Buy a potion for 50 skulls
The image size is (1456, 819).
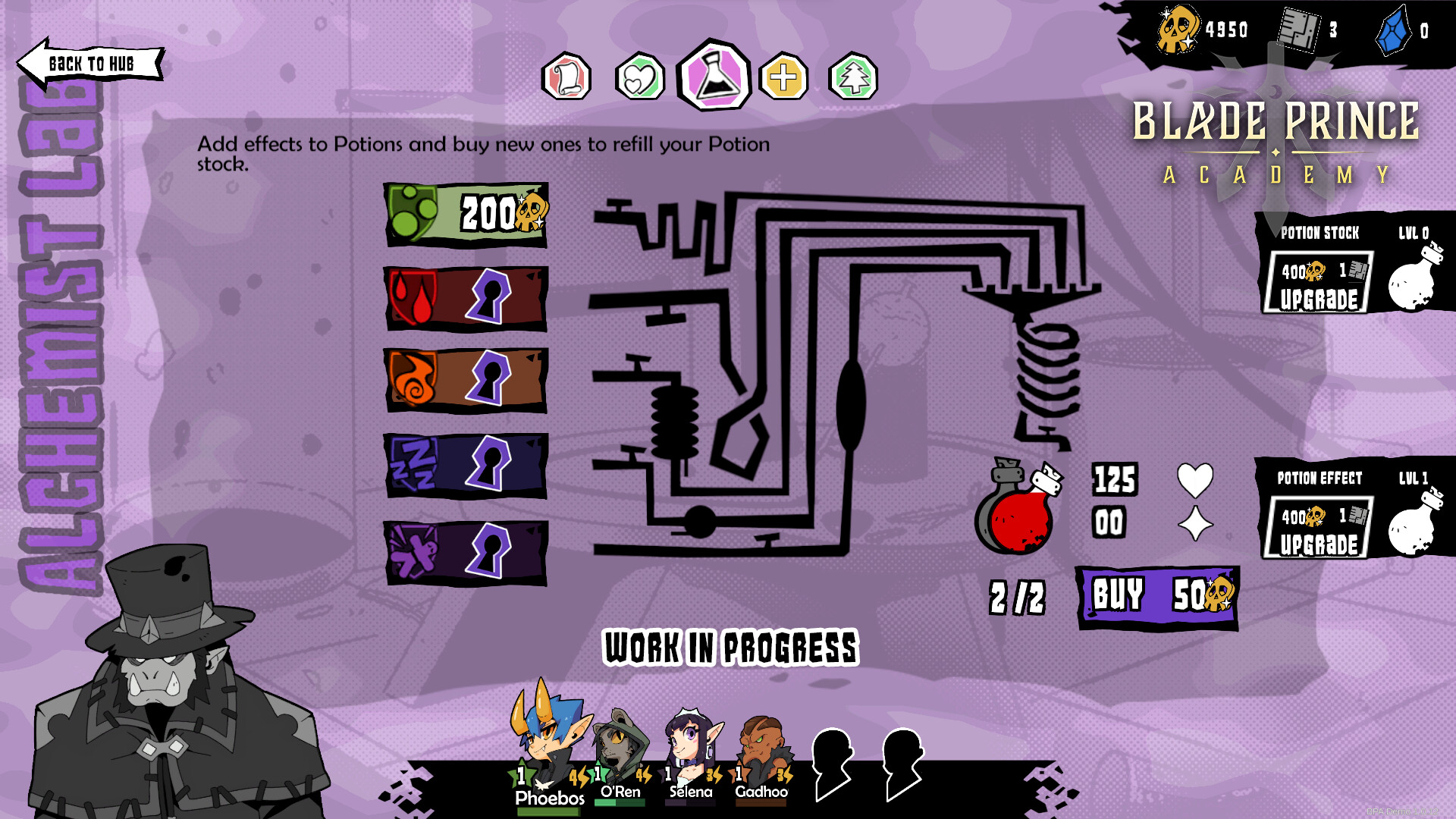tap(1157, 597)
